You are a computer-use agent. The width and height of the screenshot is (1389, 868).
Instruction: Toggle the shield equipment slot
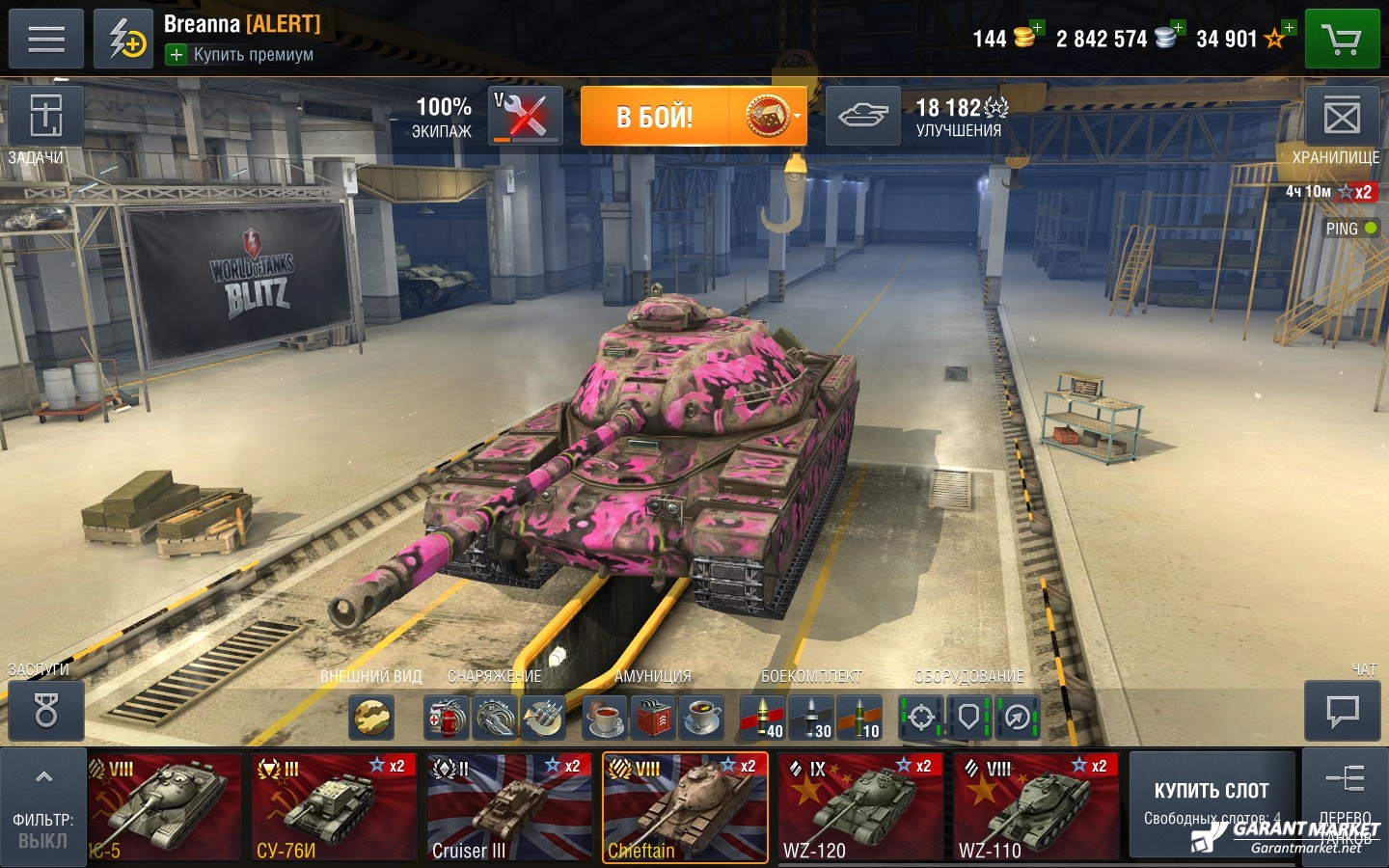[x=970, y=718]
